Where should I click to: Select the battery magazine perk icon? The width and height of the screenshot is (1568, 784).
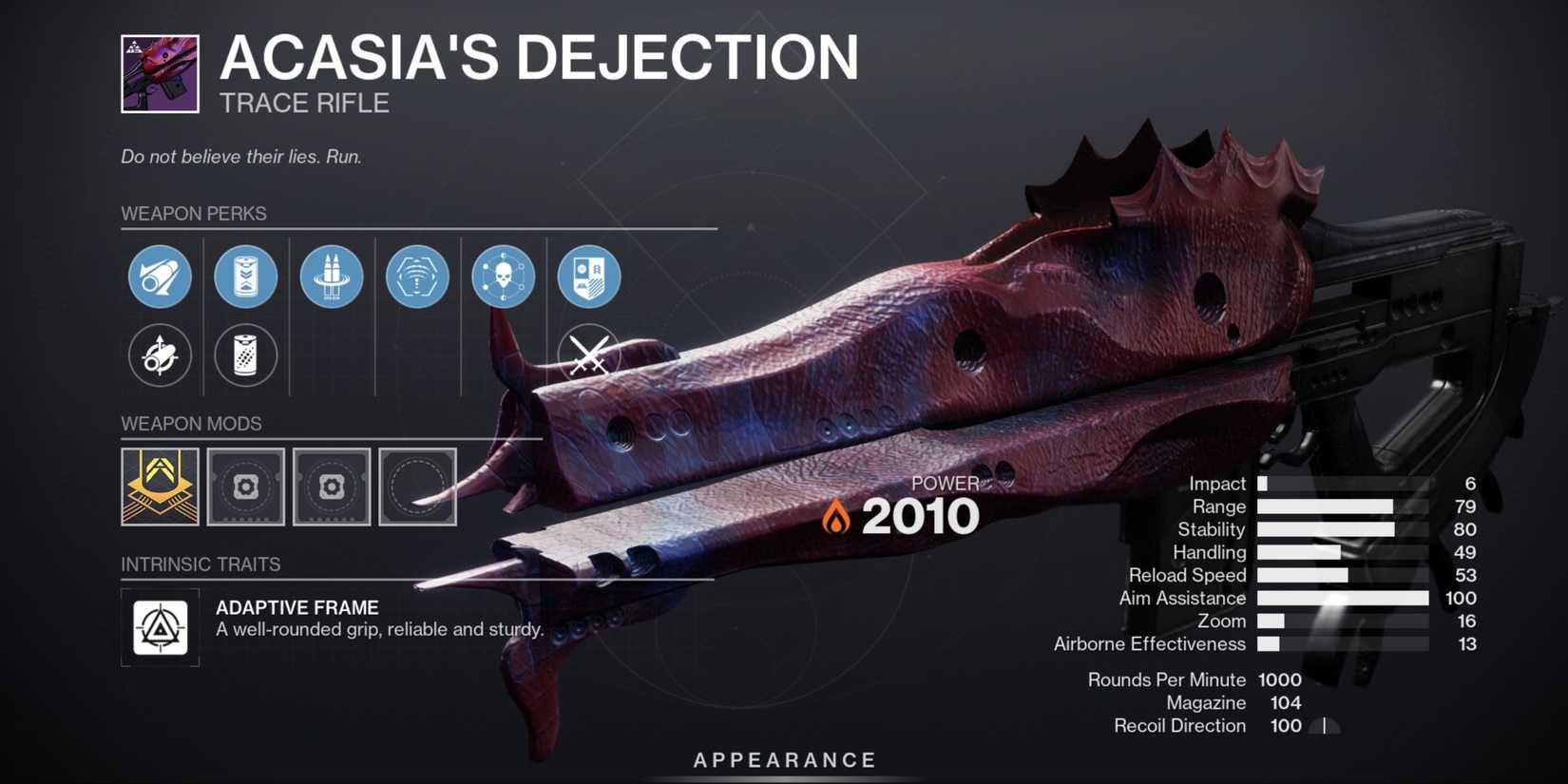(245, 277)
